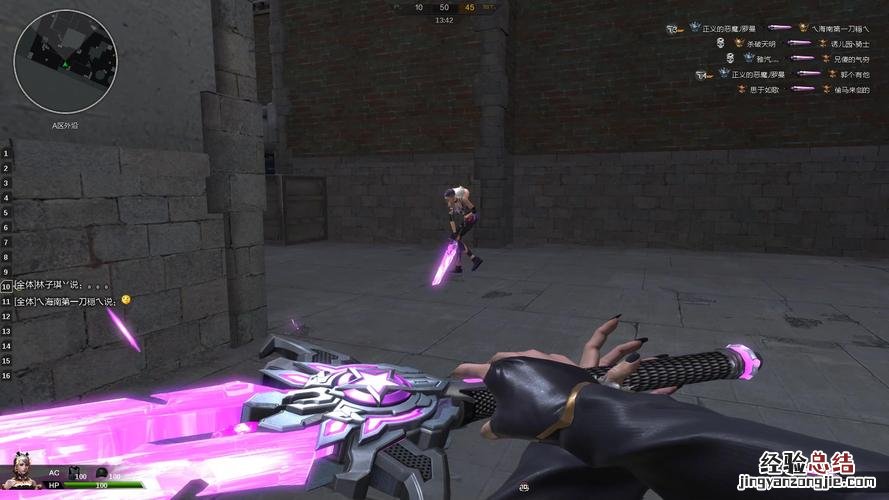The image size is (889, 500).
Task: Click the body armor vest icon
Action: [x=74, y=471]
